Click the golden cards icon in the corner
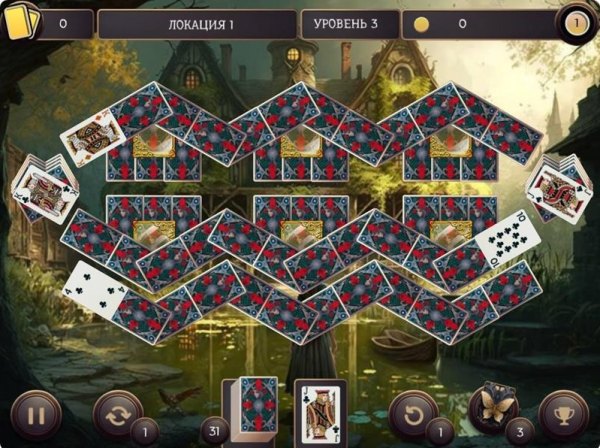The height and width of the screenshot is (448, 600). (20, 20)
